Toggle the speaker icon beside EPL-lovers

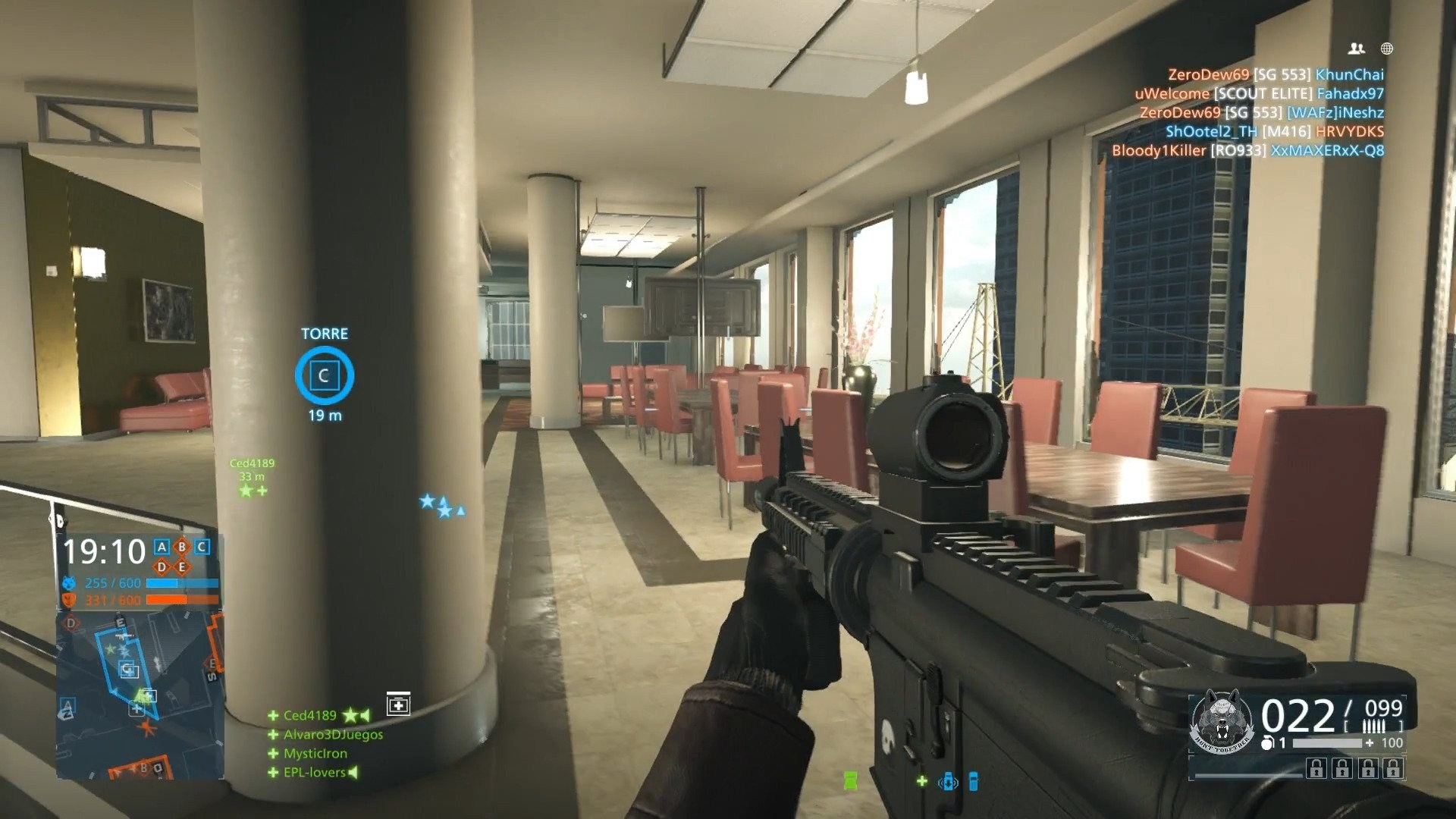tap(353, 772)
